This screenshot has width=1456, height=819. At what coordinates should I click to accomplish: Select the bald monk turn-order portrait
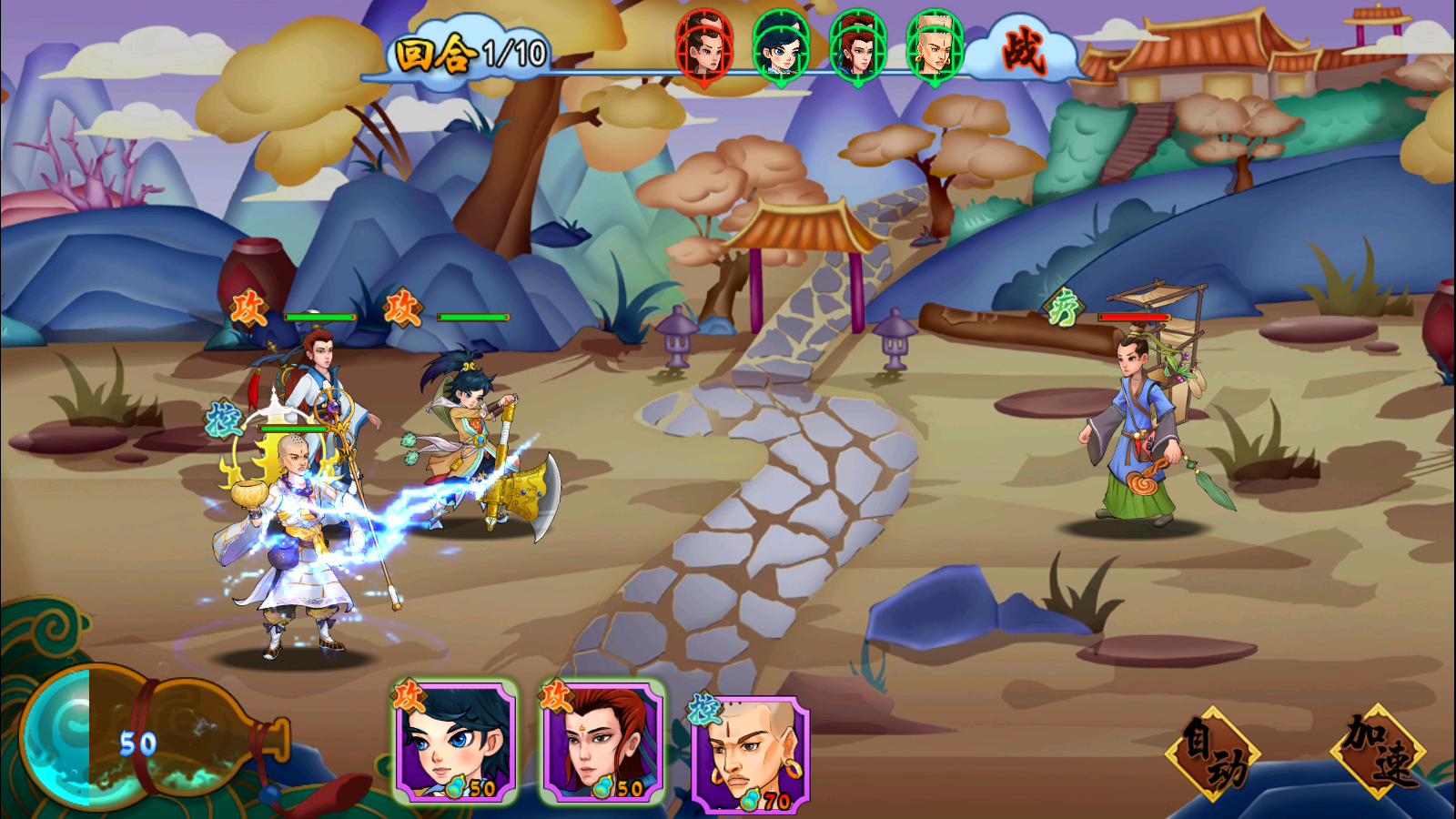pos(935,45)
